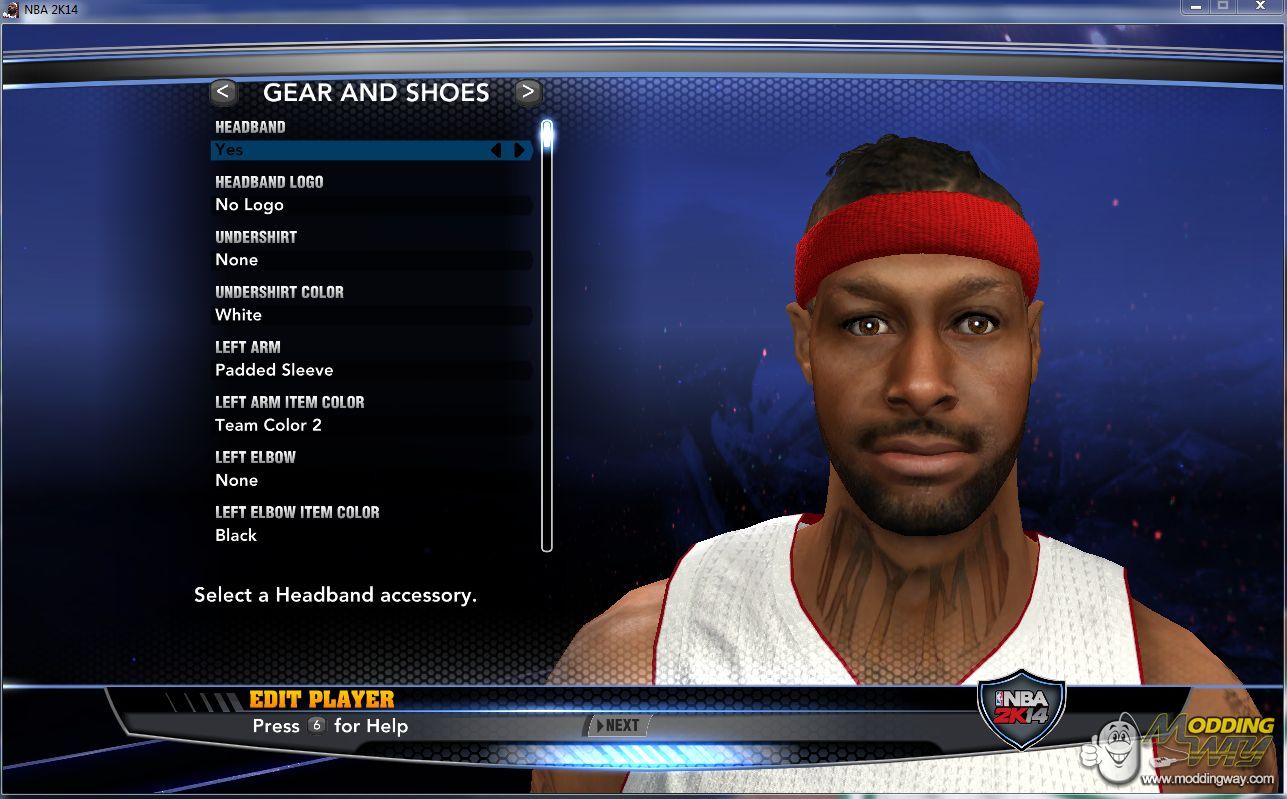Click the Headband row's right arrow

[519, 150]
